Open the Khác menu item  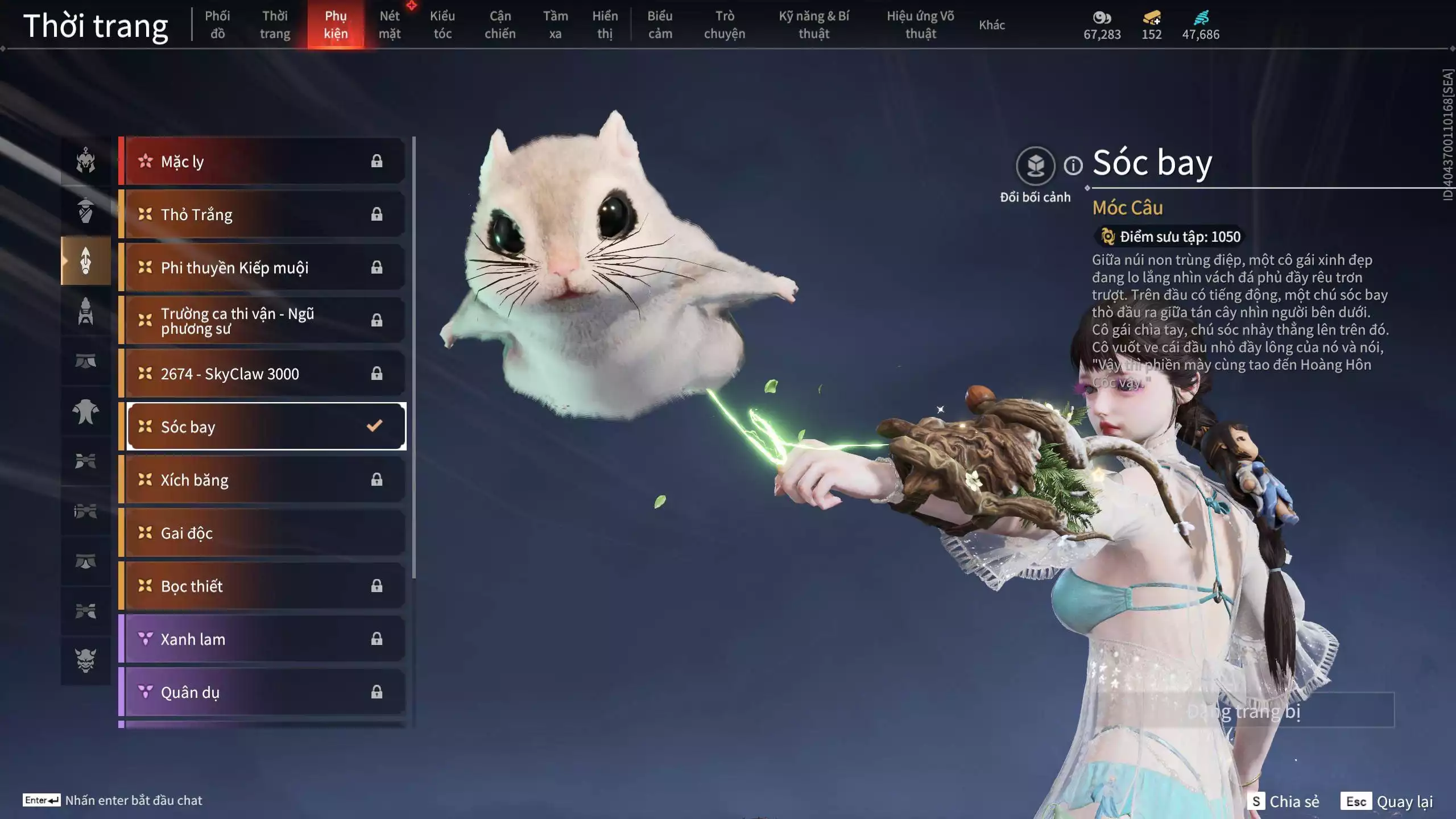point(992,24)
